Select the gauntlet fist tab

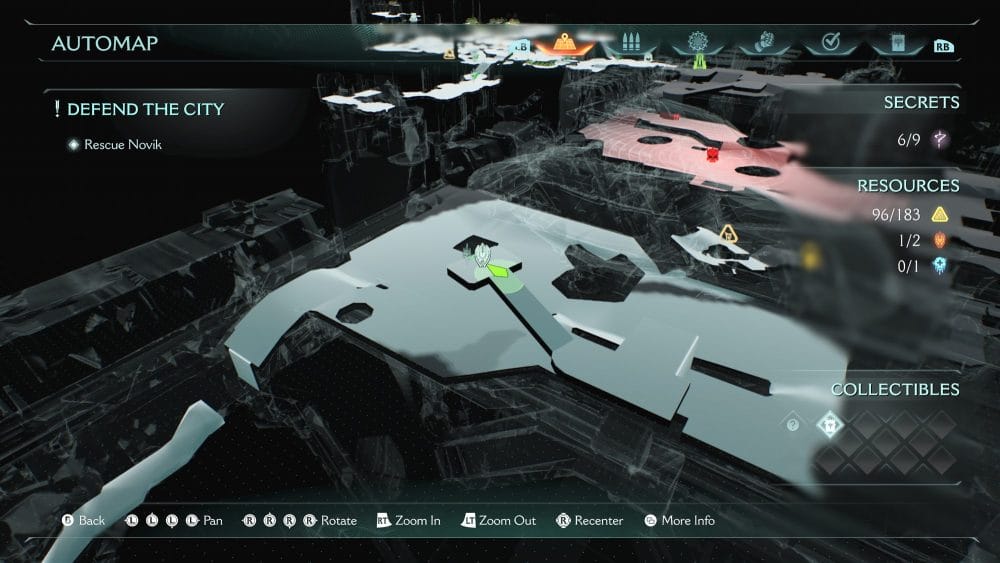[763, 44]
